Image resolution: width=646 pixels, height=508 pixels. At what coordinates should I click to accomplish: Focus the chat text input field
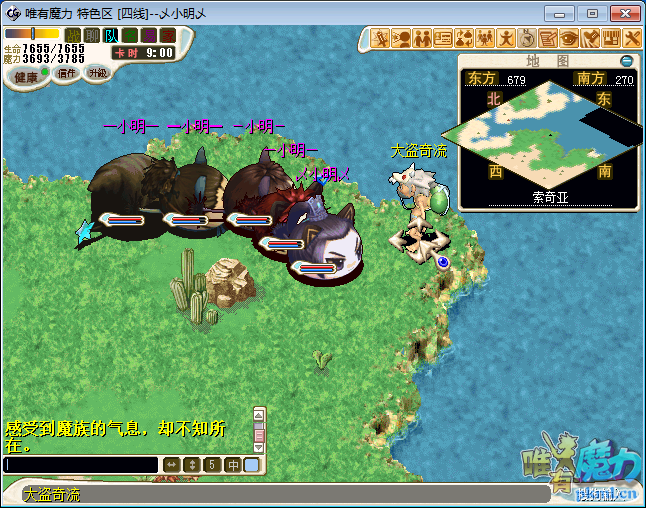81,465
